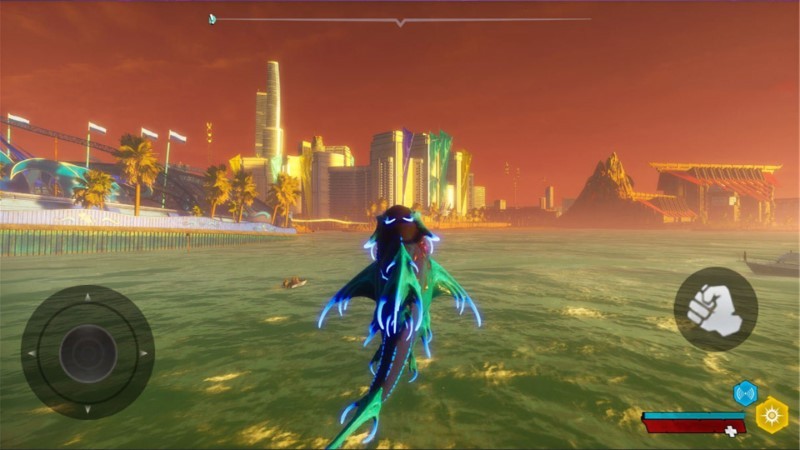Tap the fist attack button
This screenshot has width=800, height=450.
click(x=714, y=309)
